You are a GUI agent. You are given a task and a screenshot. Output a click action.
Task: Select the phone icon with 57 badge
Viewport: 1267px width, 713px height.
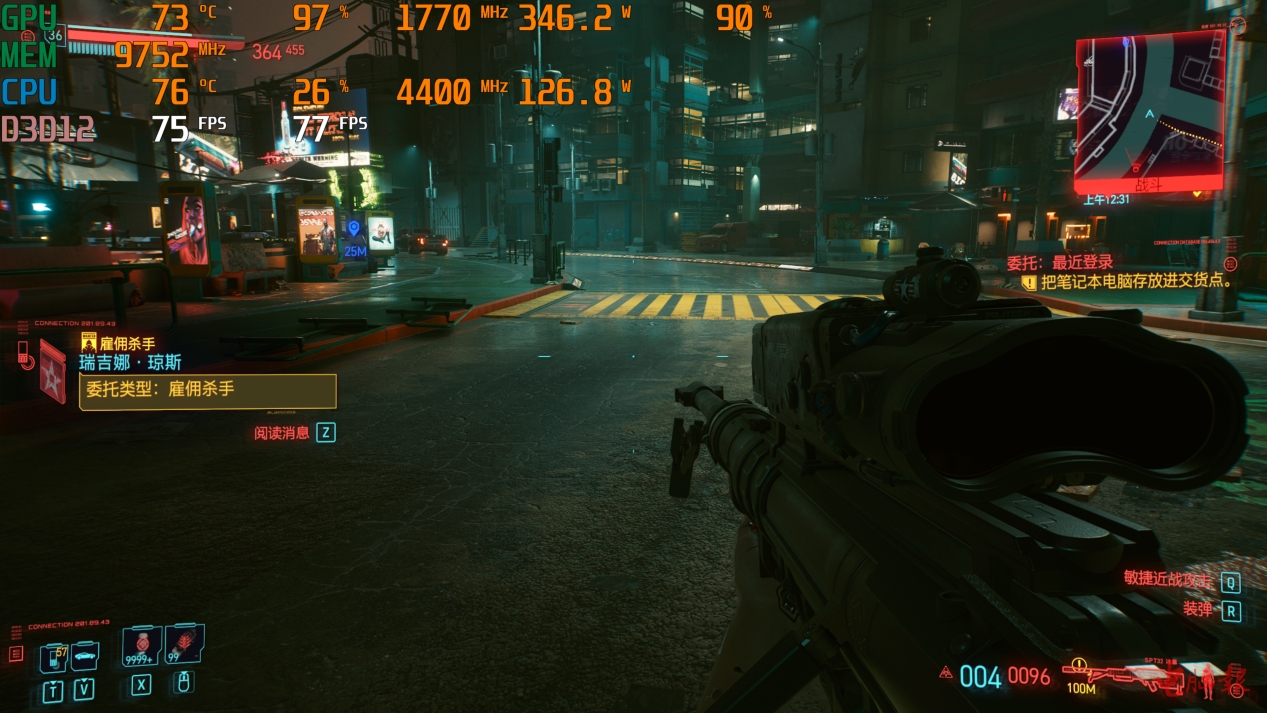coord(53,657)
